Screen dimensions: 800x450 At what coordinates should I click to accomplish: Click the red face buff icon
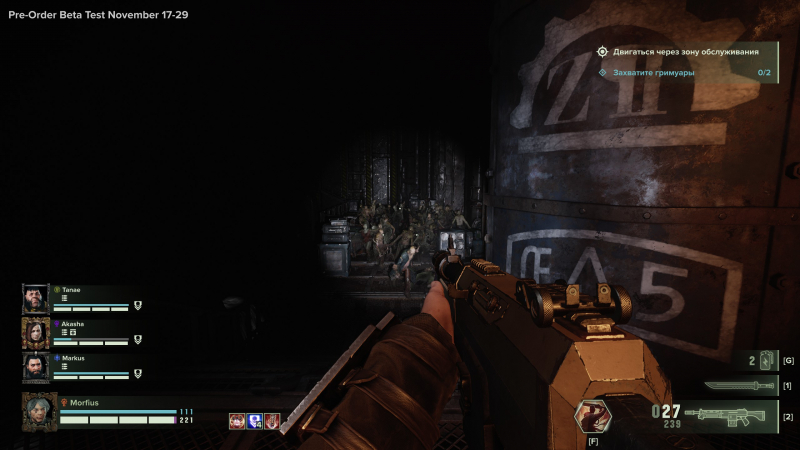237,421
